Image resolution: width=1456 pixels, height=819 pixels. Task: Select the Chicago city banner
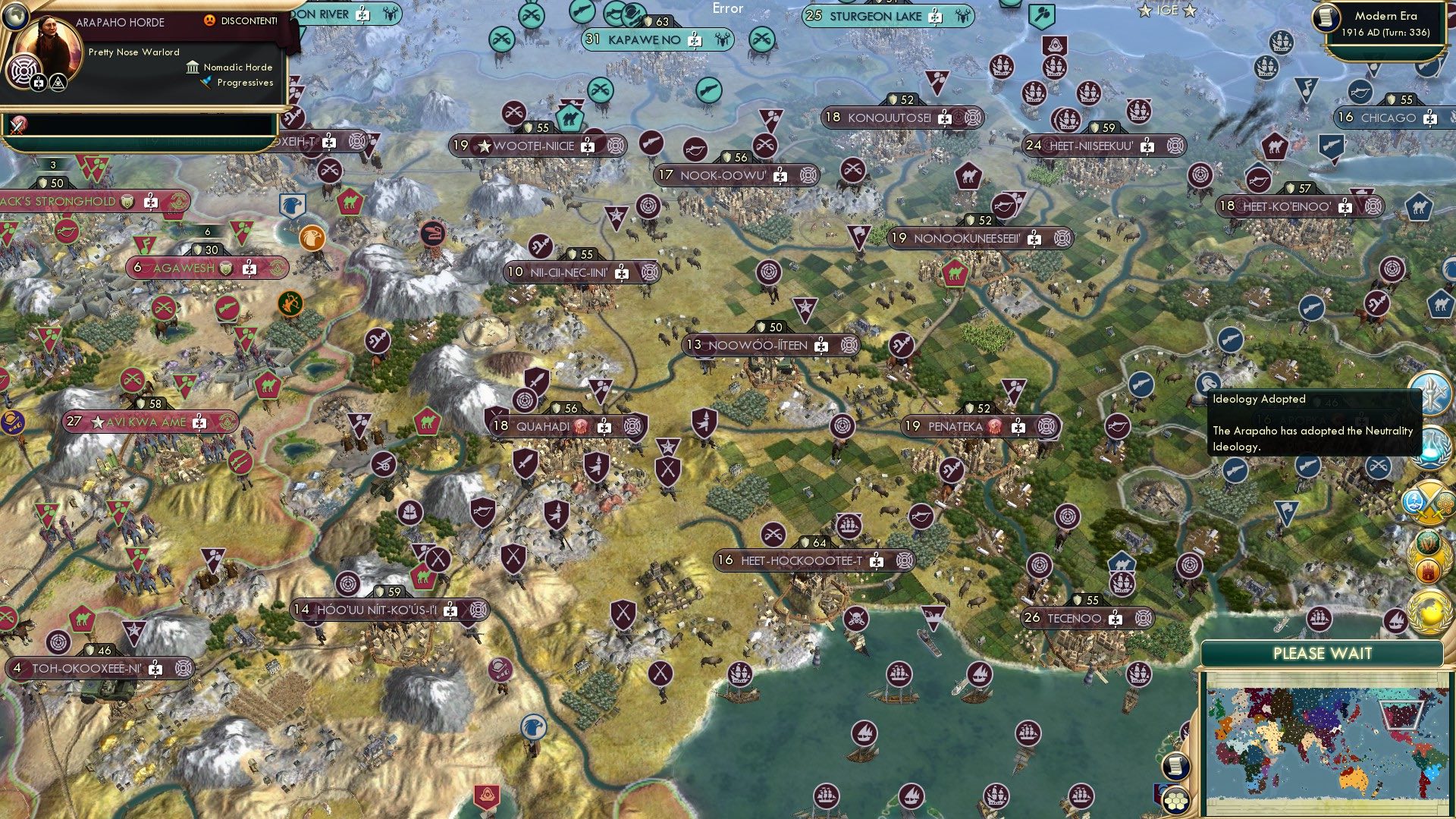point(1387,118)
